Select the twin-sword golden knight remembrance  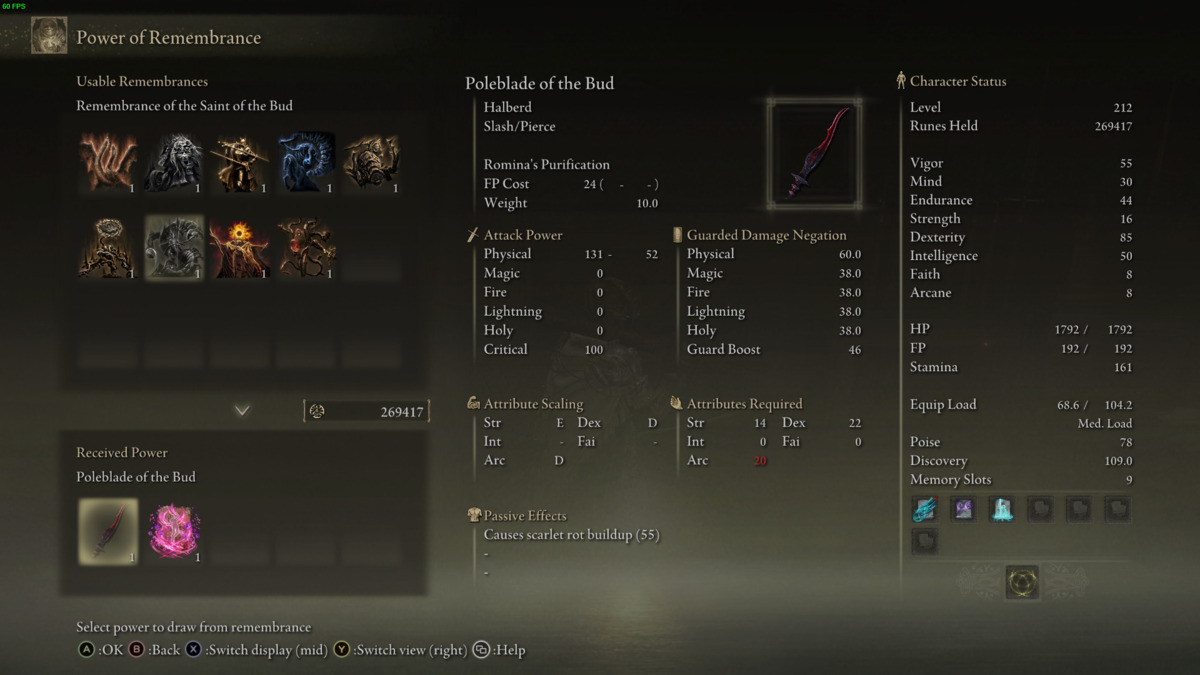tap(240, 161)
